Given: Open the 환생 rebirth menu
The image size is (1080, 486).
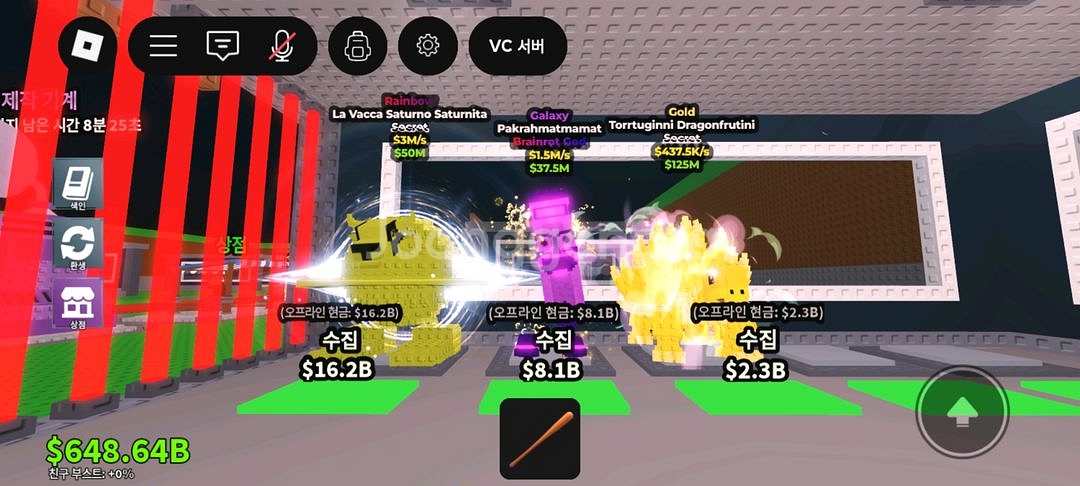Looking at the screenshot, I should coord(78,246).
